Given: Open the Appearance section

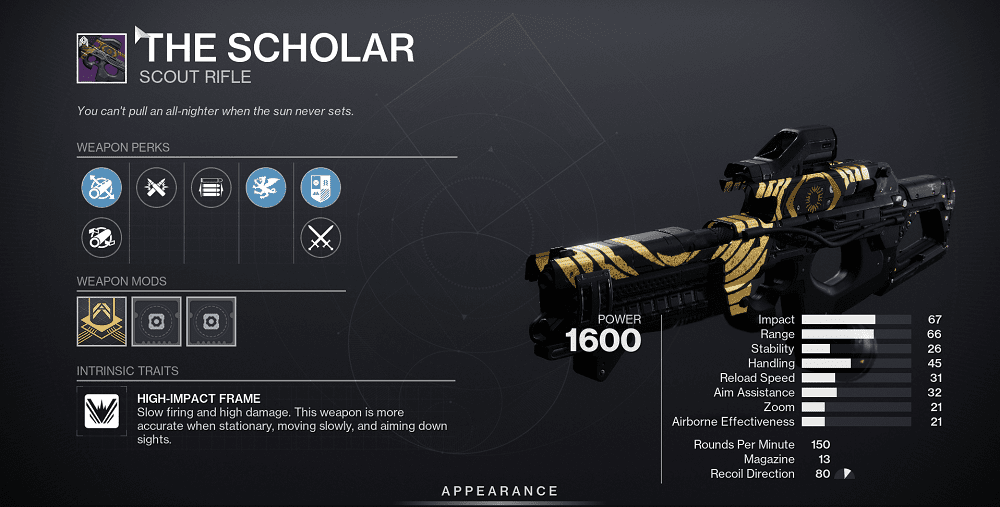Looking at the screenshot, I should 500,491.
